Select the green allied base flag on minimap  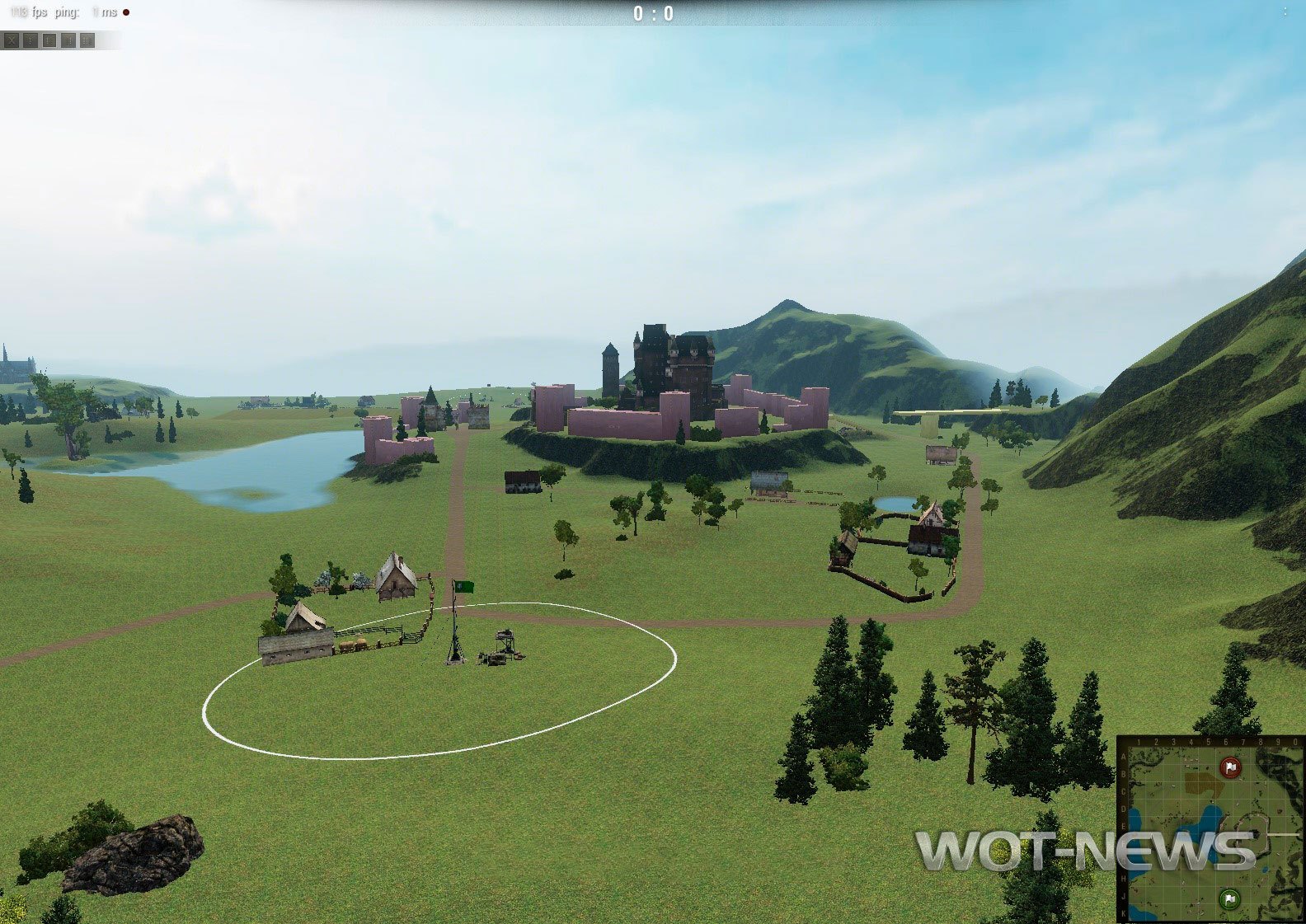[x=1228, y=898]
